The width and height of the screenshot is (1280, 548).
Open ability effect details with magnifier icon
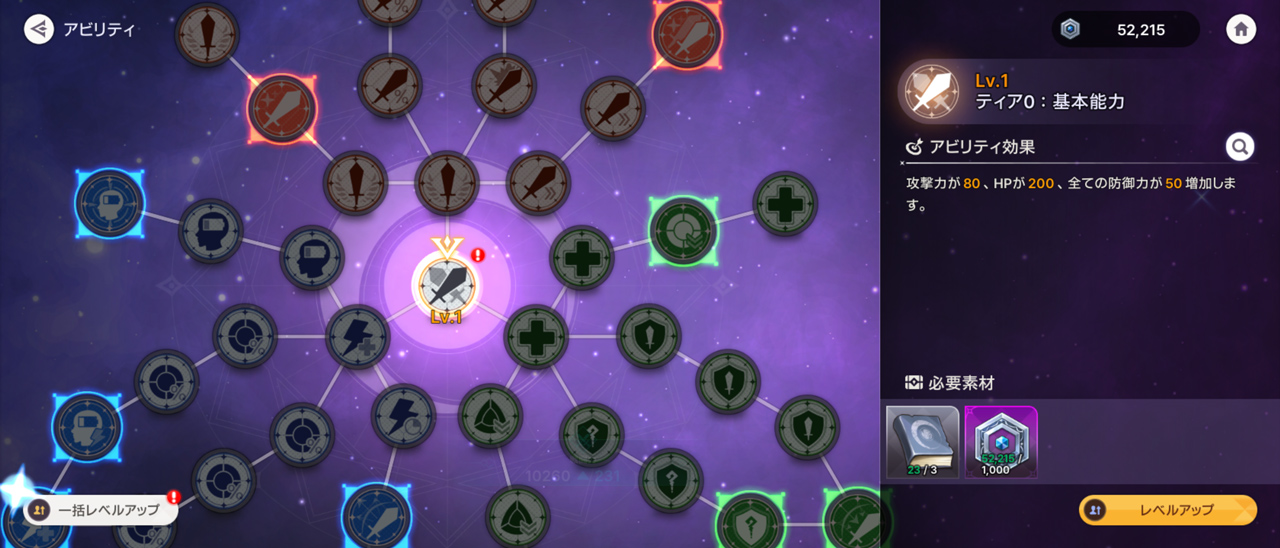click(x=1240, y=147)
